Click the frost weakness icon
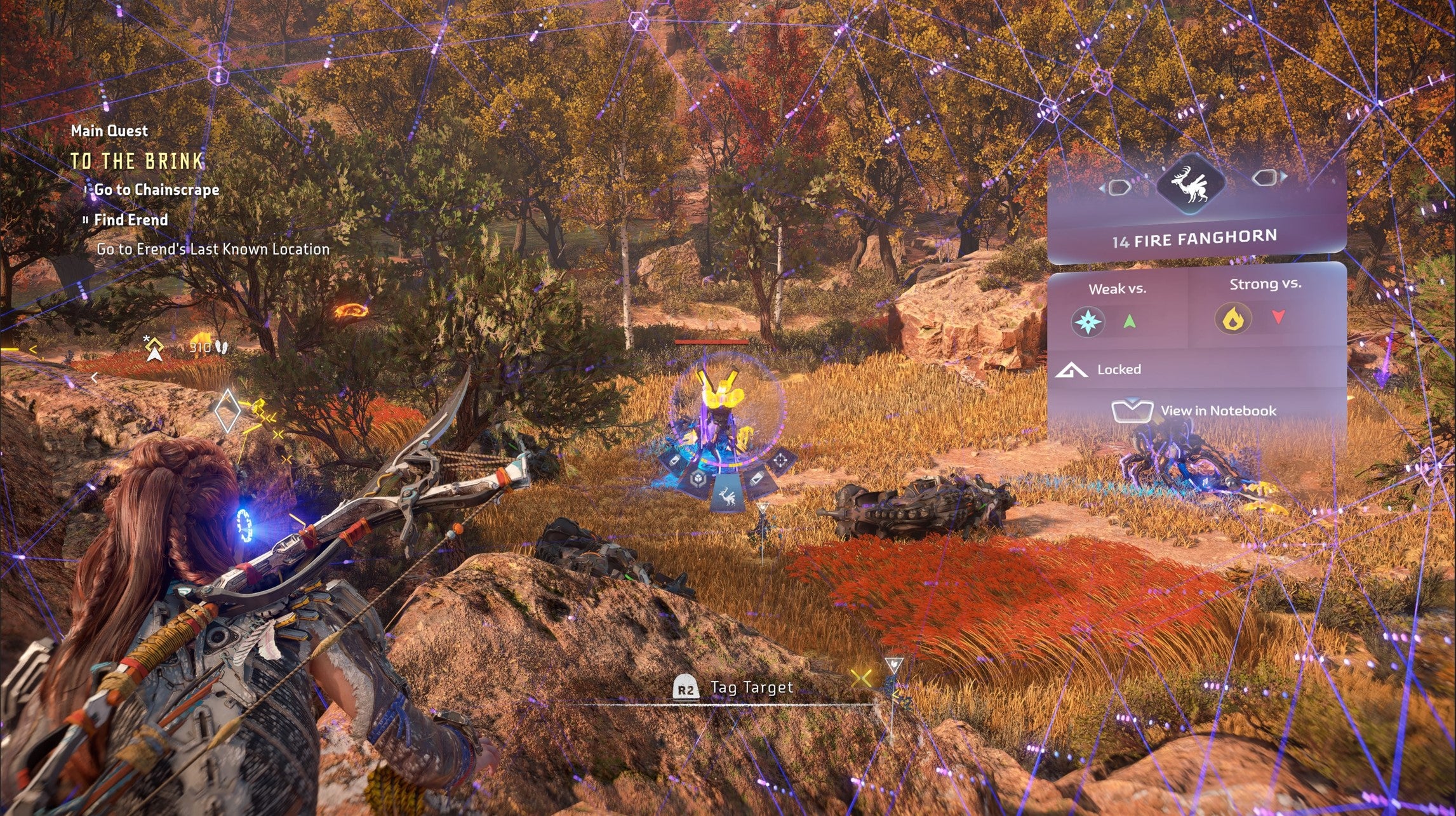 [1087, 322]
